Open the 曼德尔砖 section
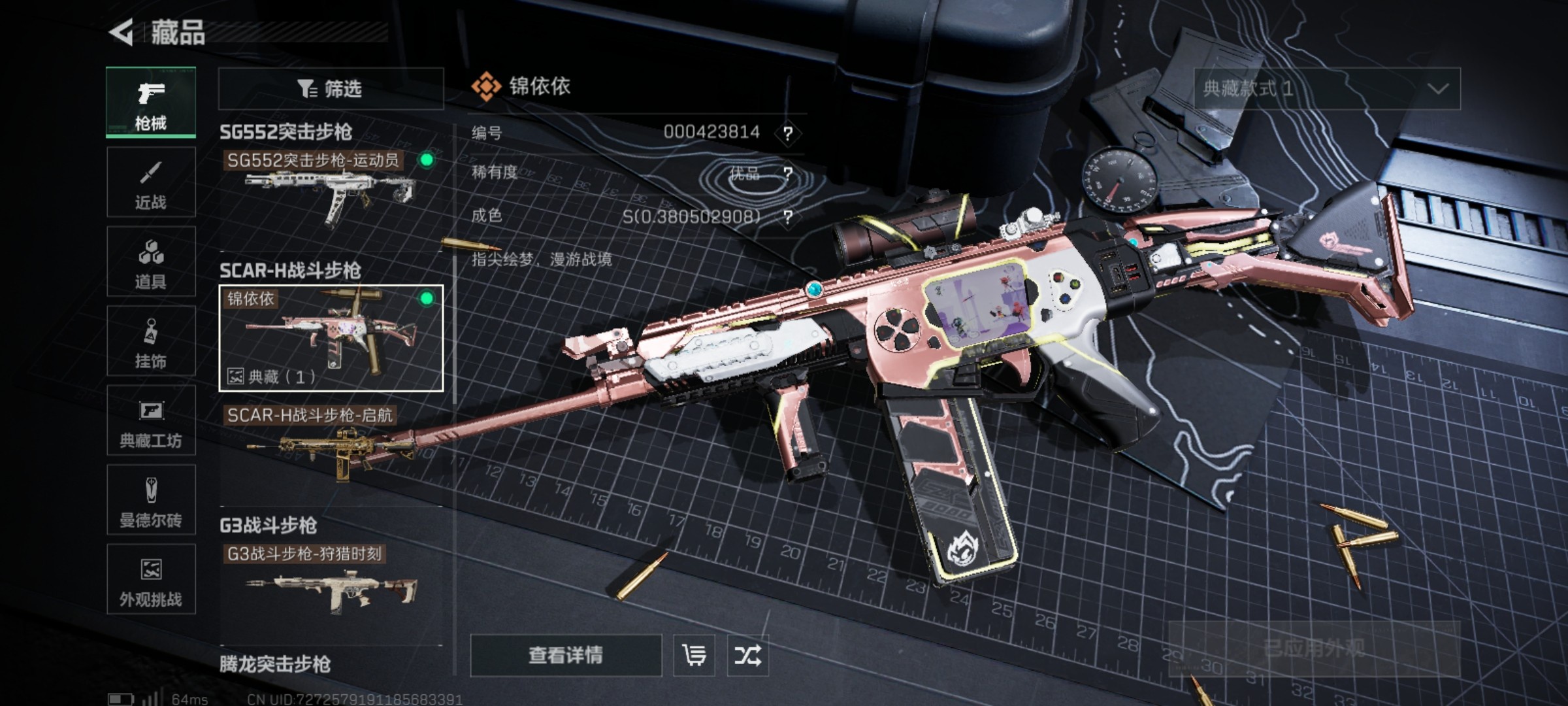 (x=150, y=500)
